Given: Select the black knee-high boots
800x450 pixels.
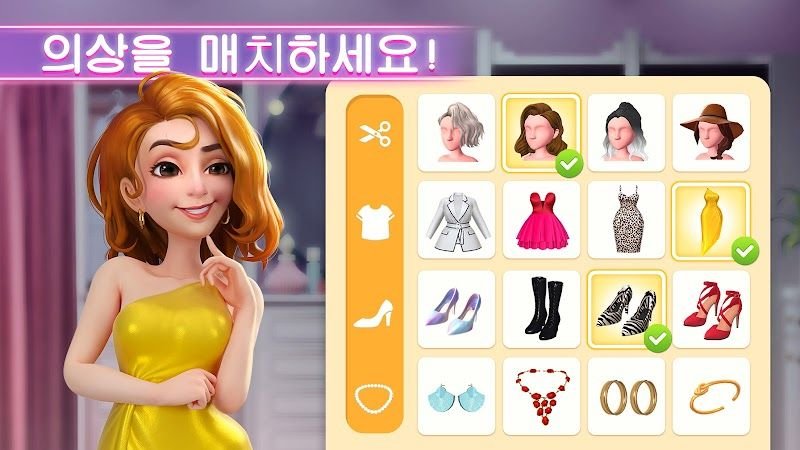Looking at the screenshot, I should tap(541, 309).
